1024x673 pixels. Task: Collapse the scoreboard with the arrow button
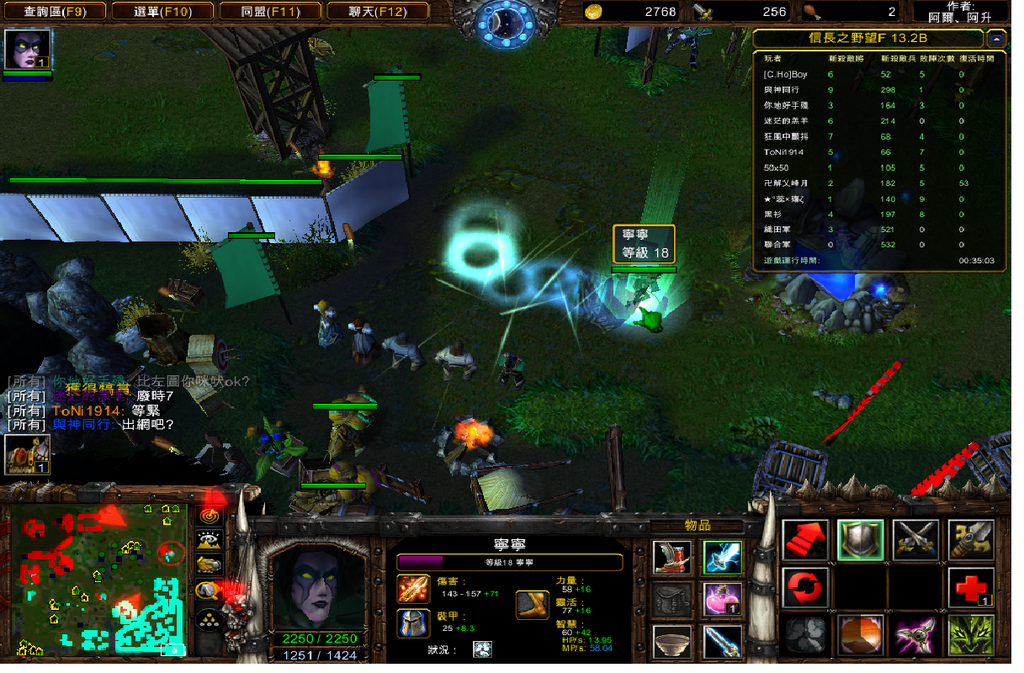point(996,39)
